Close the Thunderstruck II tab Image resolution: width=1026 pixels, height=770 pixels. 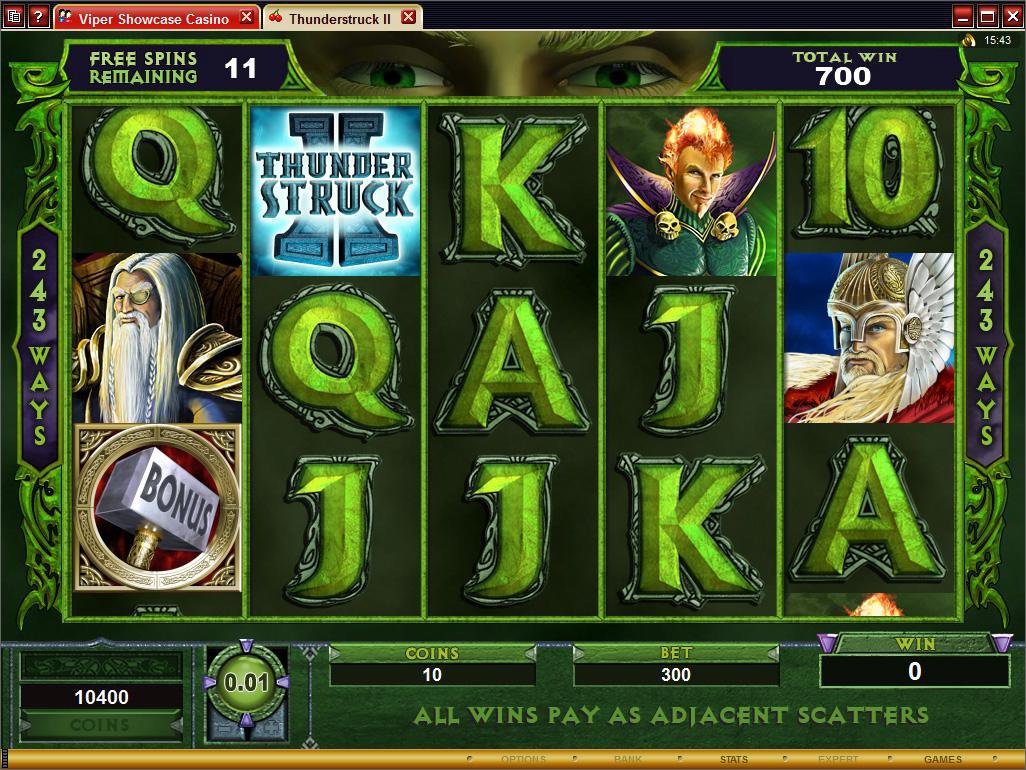click(x=408, y=18)
